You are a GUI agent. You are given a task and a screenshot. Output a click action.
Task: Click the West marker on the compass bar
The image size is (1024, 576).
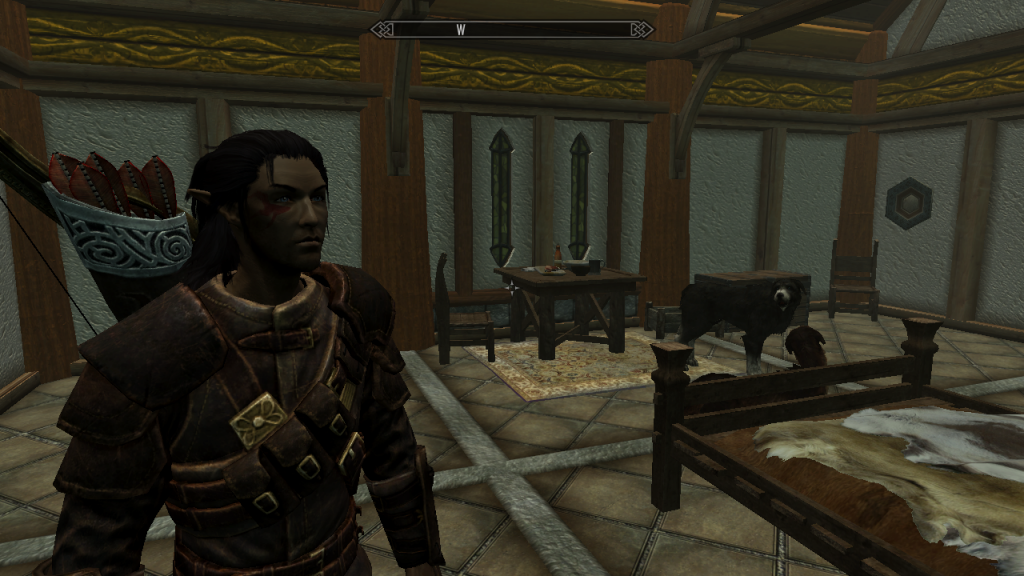coord(461,30)
